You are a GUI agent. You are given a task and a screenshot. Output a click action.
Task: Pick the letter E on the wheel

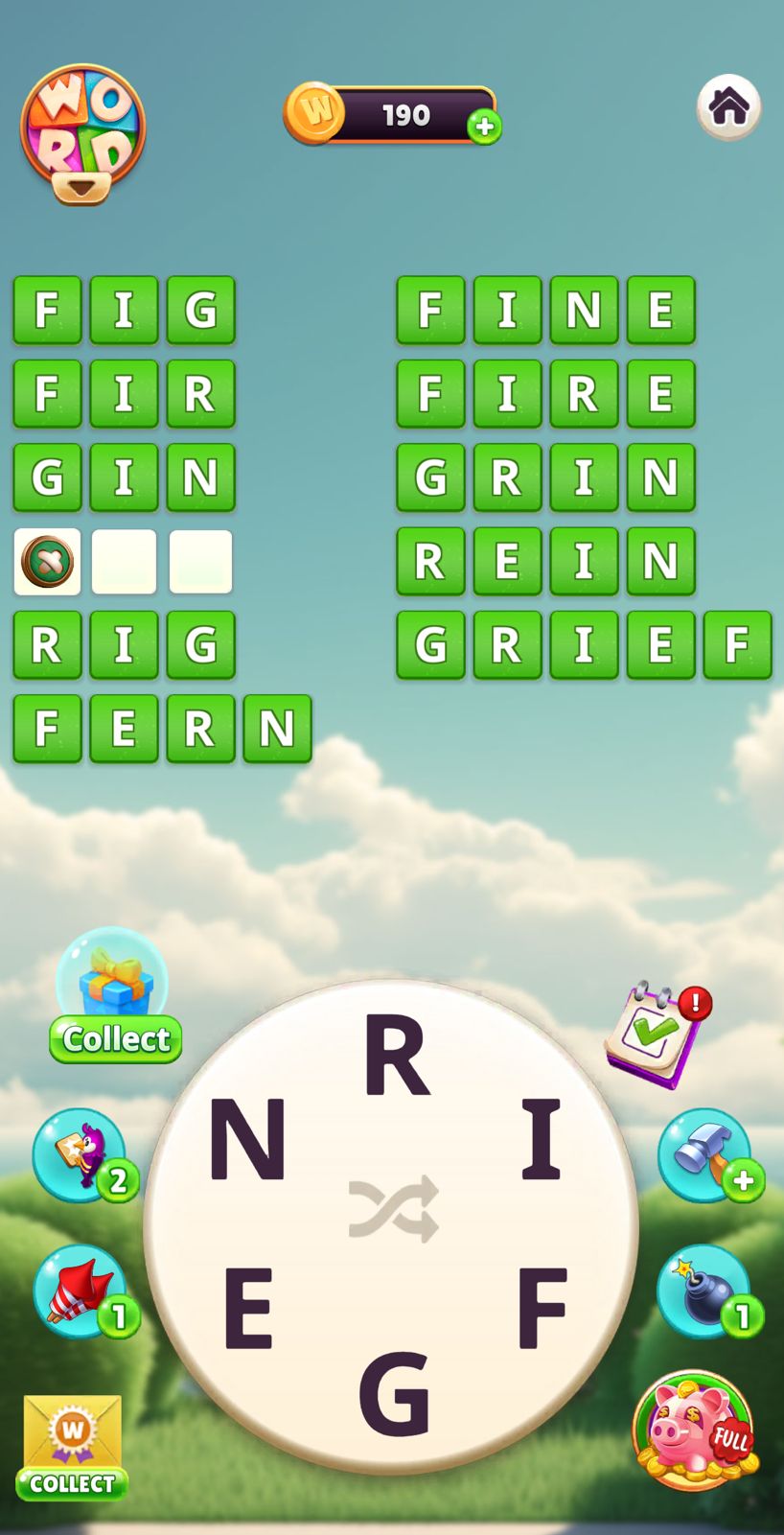(x=248, y=1307)
